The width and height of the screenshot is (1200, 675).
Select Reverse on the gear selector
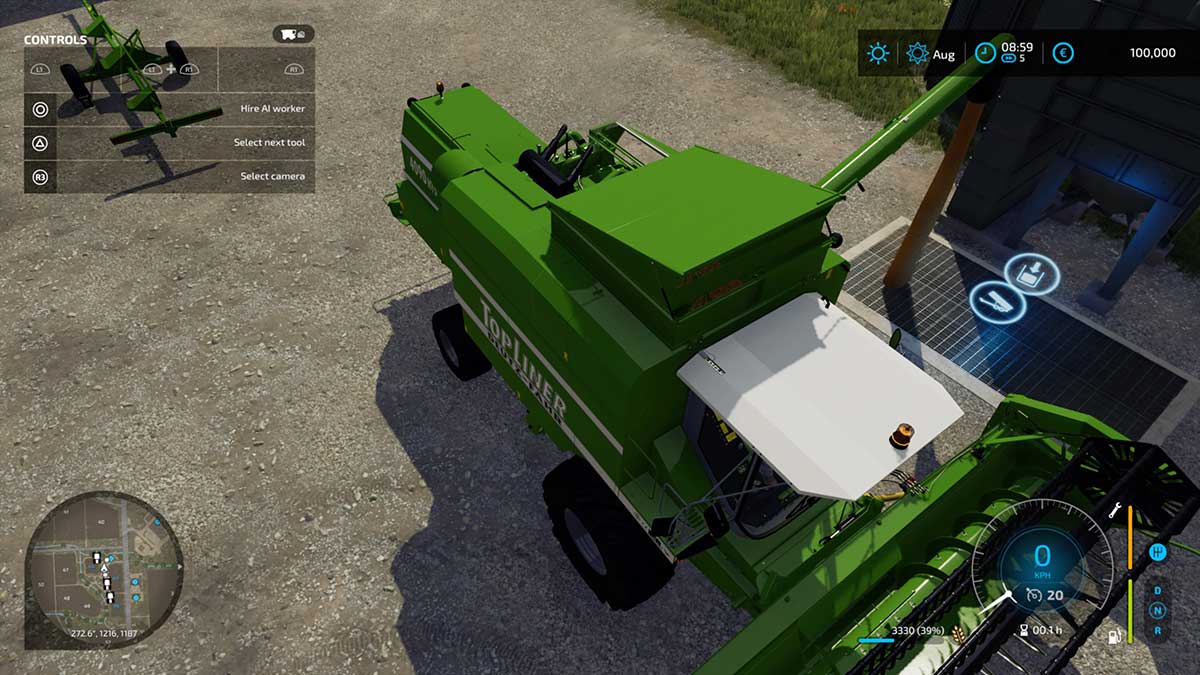pos(1157,630)
